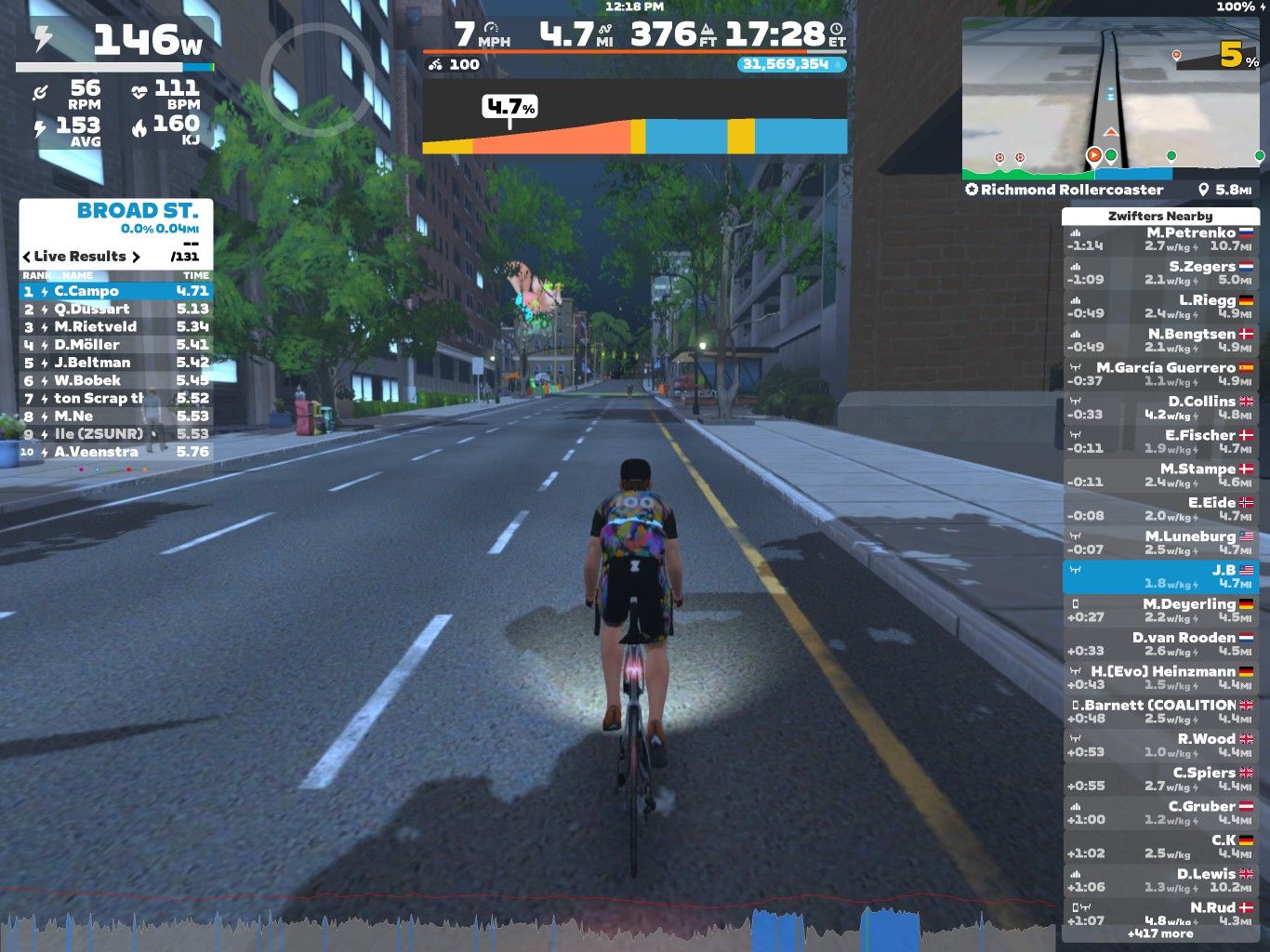Select S.Zegers in Zwifters Nearby
The width and height of the screenshot is (1270, 952).
pyautogui.click(x=1159, y=273)
